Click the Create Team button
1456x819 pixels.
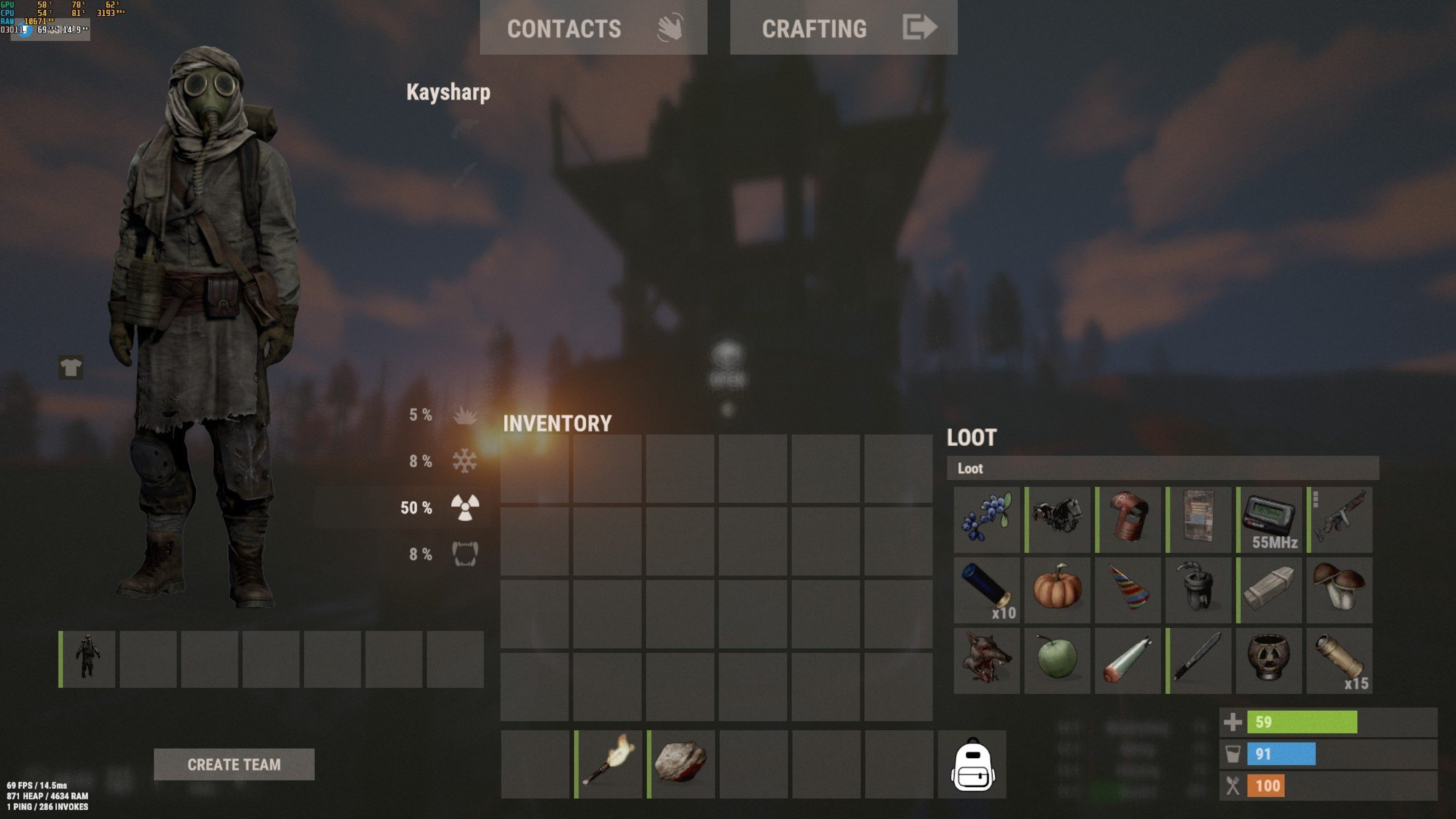234,764
